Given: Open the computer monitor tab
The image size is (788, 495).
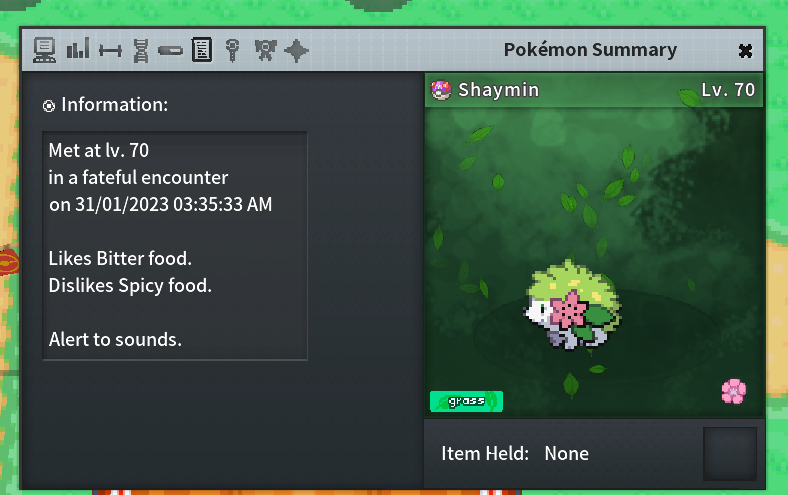Looking at the screenshot, I should (44, 49).
